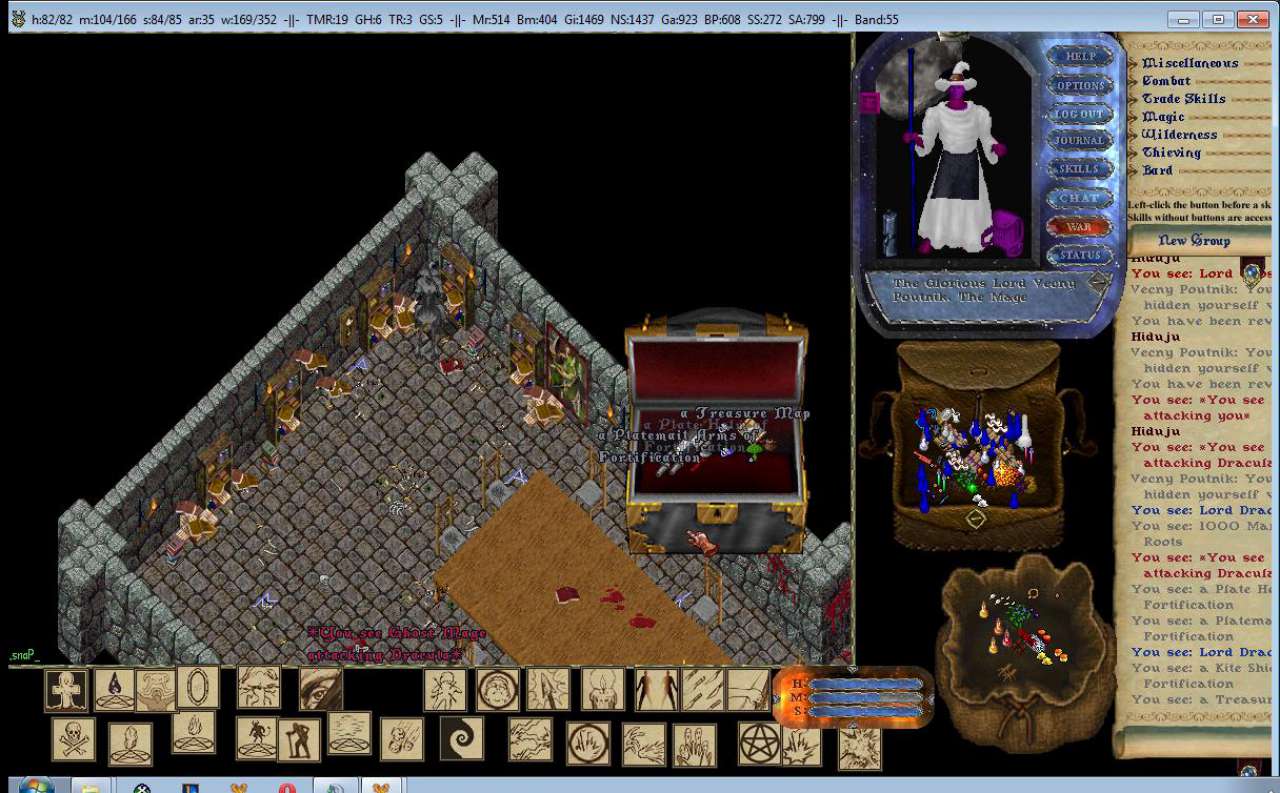Create a New Group in skills

[x=1193, y=240]
